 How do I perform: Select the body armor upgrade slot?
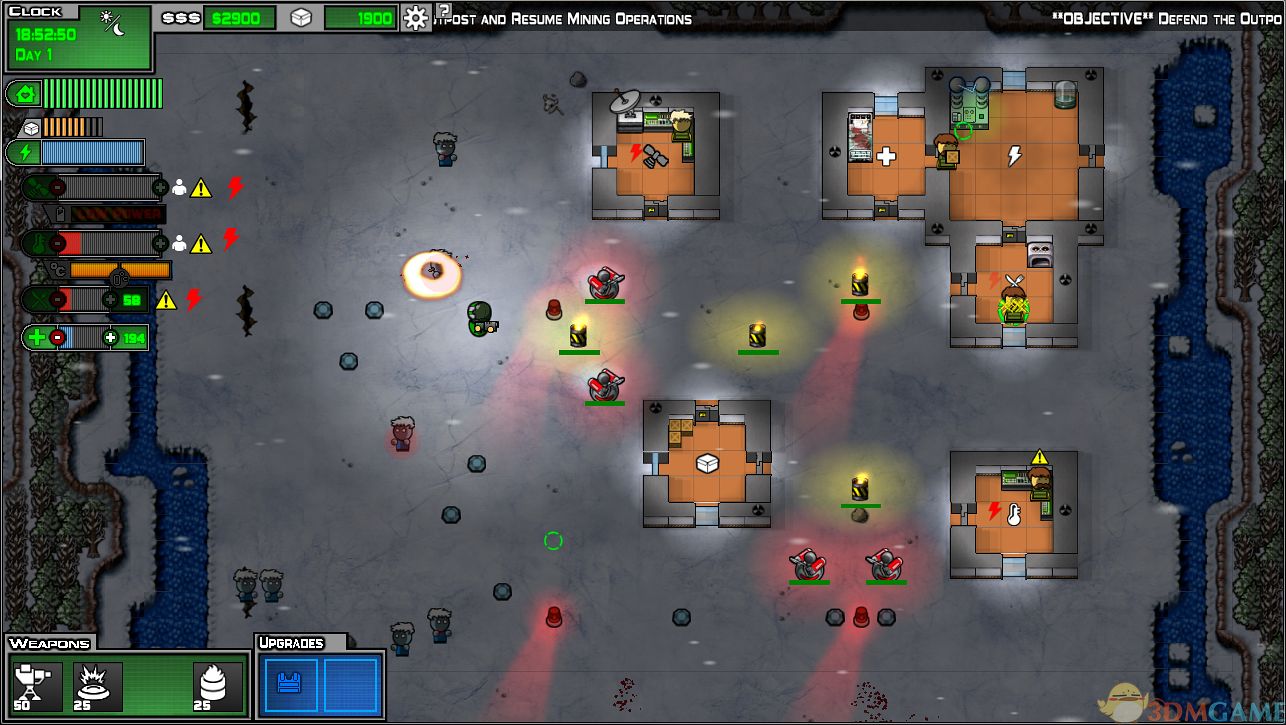coord(290,685)
